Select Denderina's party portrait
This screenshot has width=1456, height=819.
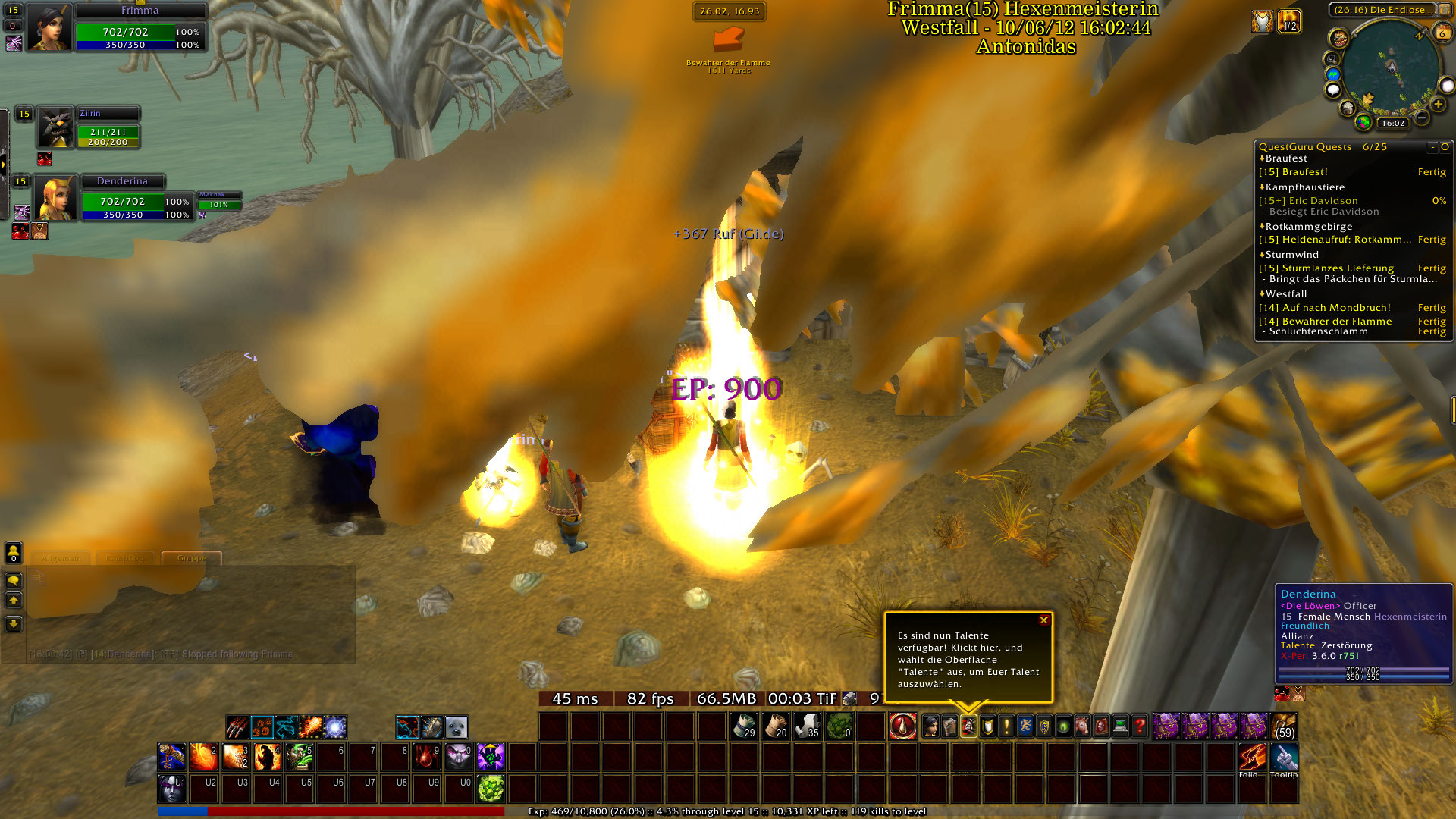55,199
